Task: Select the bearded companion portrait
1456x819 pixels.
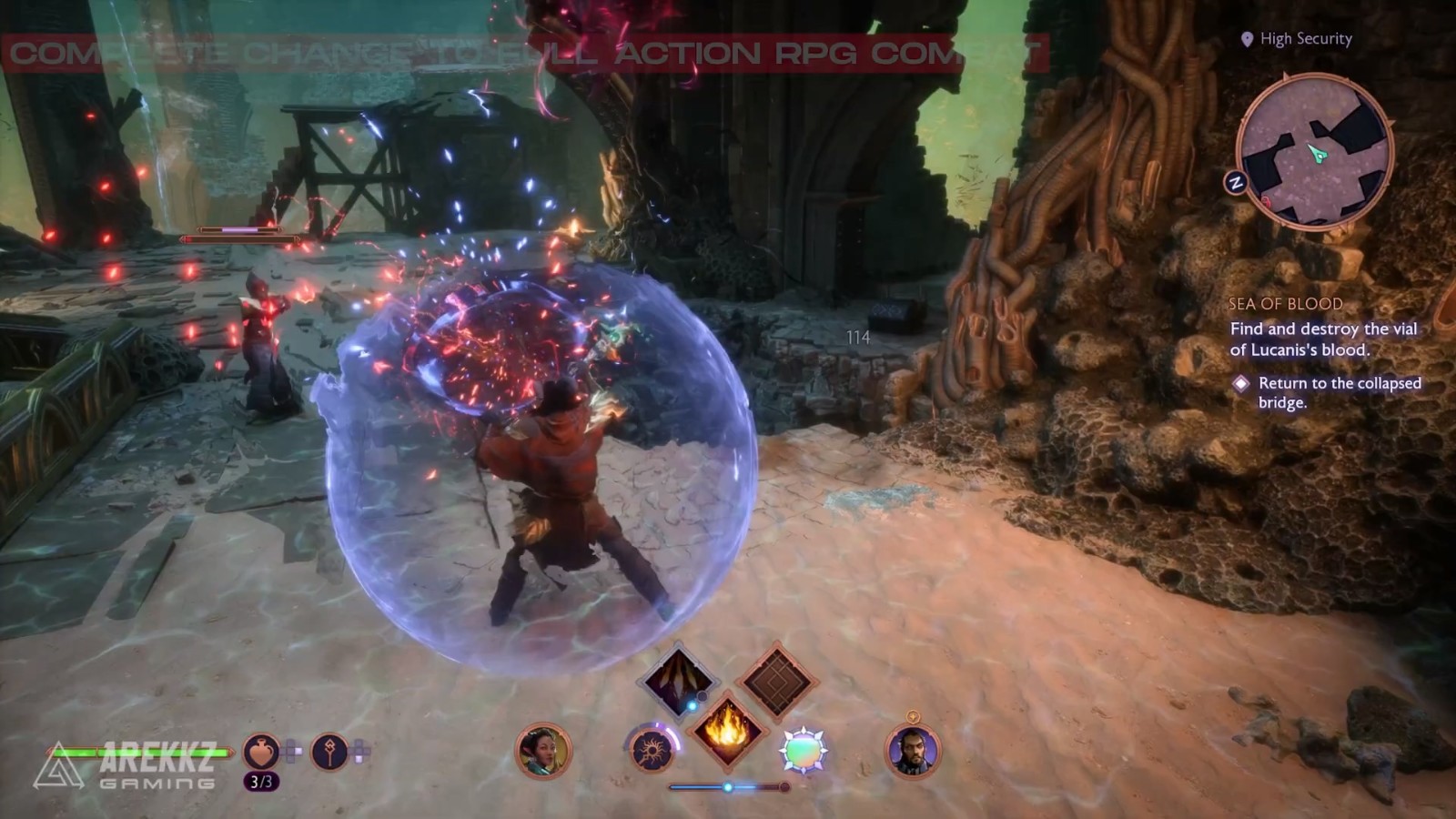Action: pyautogui.click(x=912, y=752)
